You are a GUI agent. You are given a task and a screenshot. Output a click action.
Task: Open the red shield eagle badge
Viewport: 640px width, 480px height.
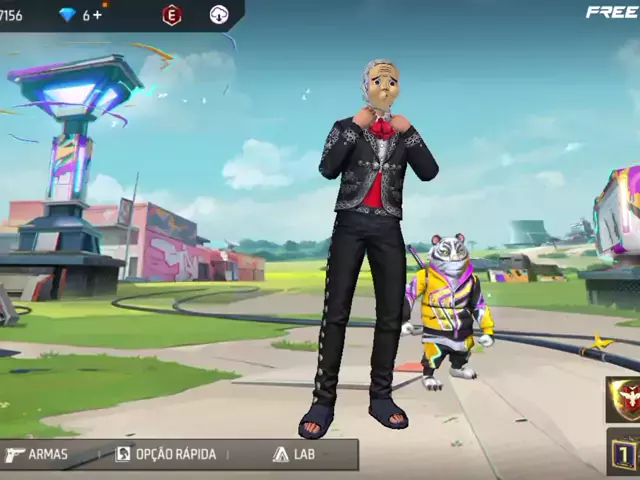[626, 397]
